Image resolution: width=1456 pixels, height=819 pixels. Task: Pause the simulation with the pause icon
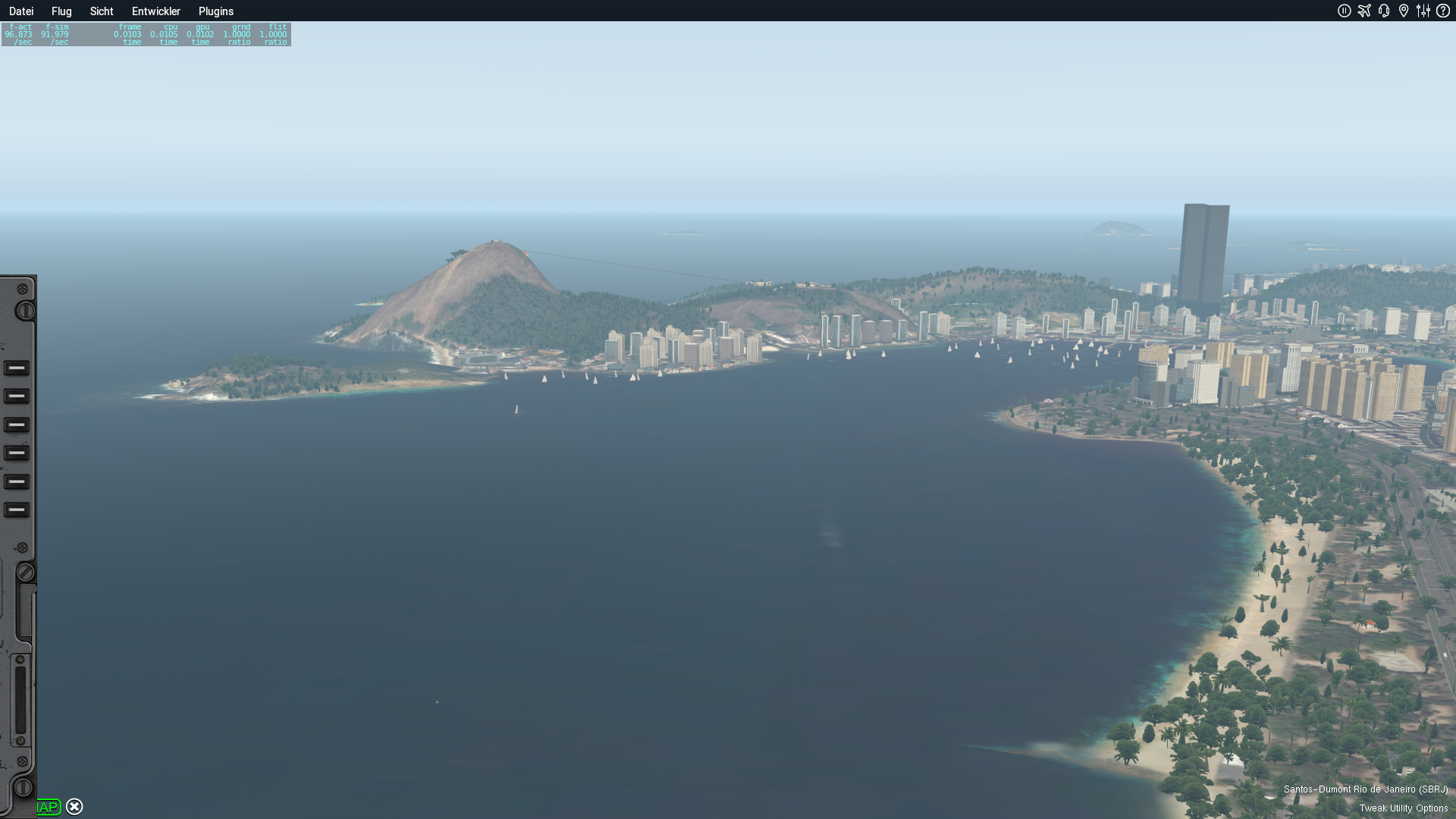tap(1345, 11)
